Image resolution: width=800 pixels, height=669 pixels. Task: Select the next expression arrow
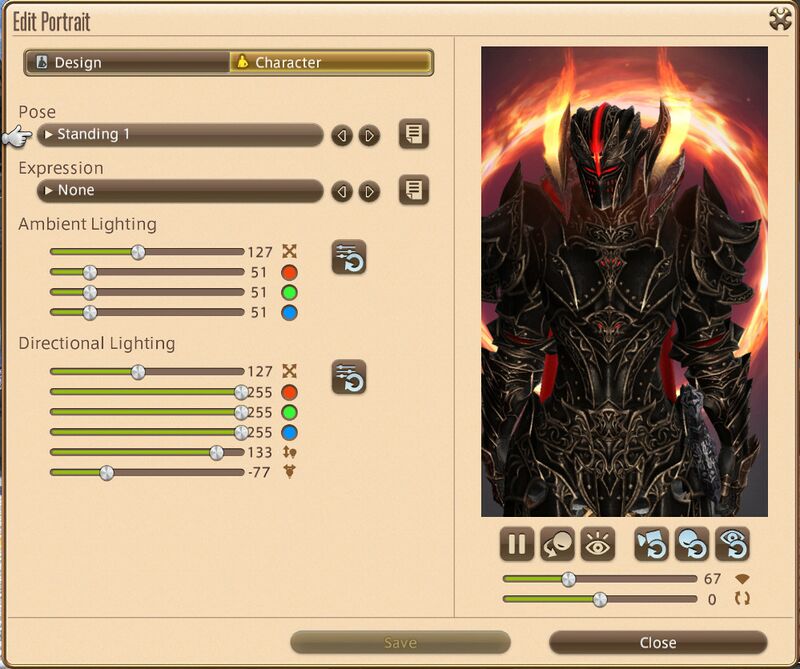[x=370, y=191]
